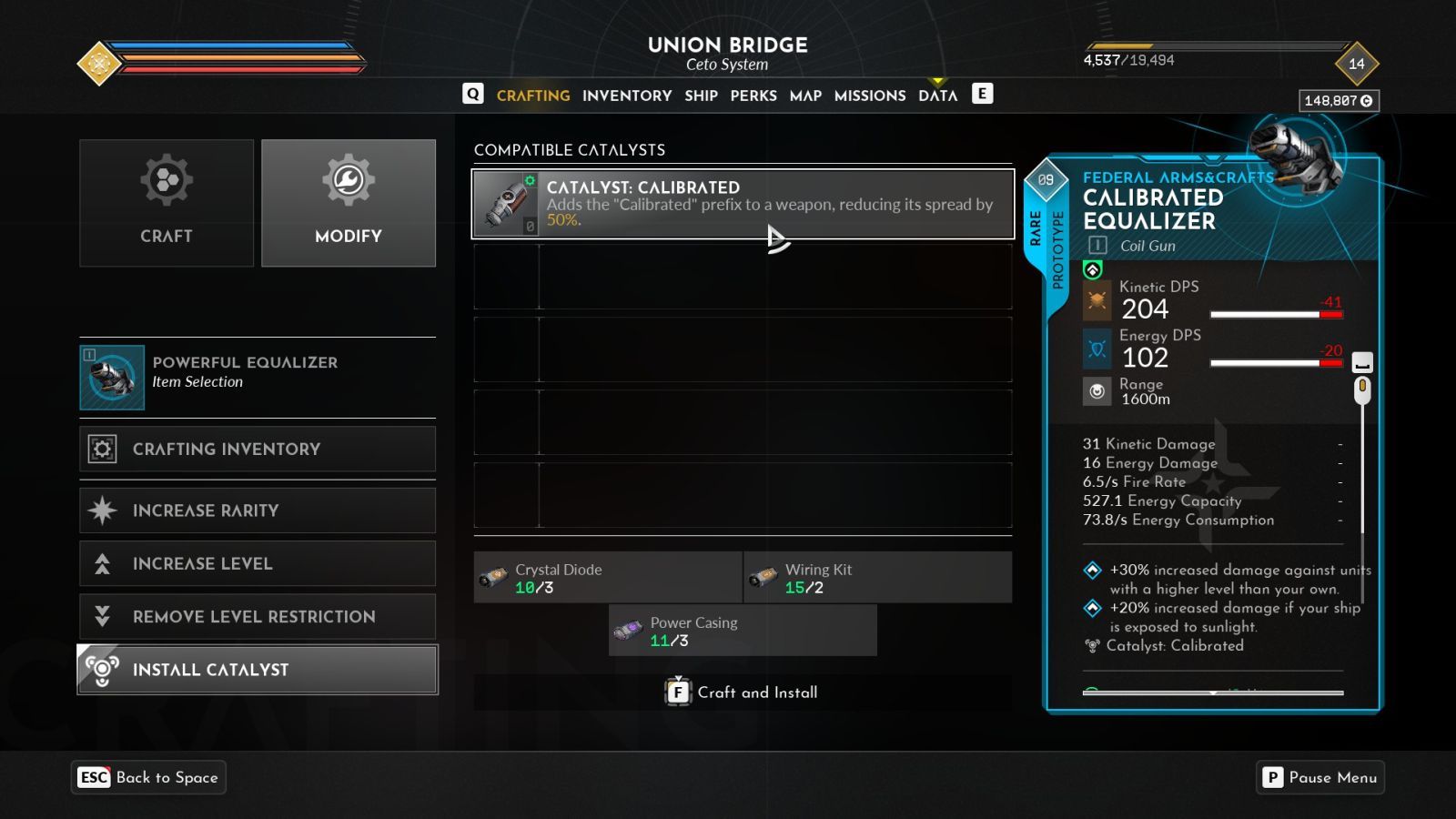Image resolution: width=1456 pixels, height=819 pixels.
Task: Choose the Increase Rarity option
Action: (x=258, y=511)
